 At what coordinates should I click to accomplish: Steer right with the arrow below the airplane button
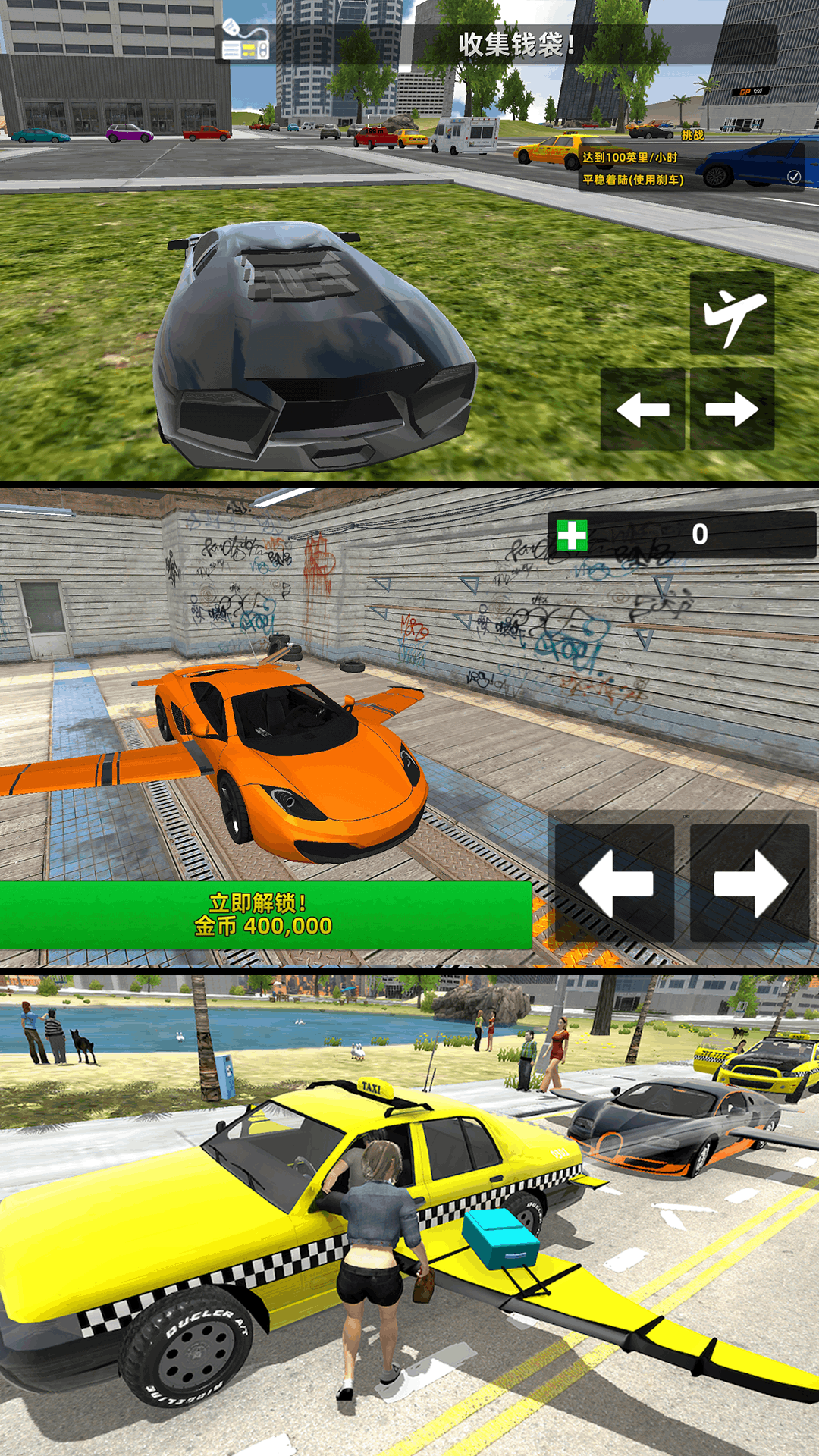[732, 409]
